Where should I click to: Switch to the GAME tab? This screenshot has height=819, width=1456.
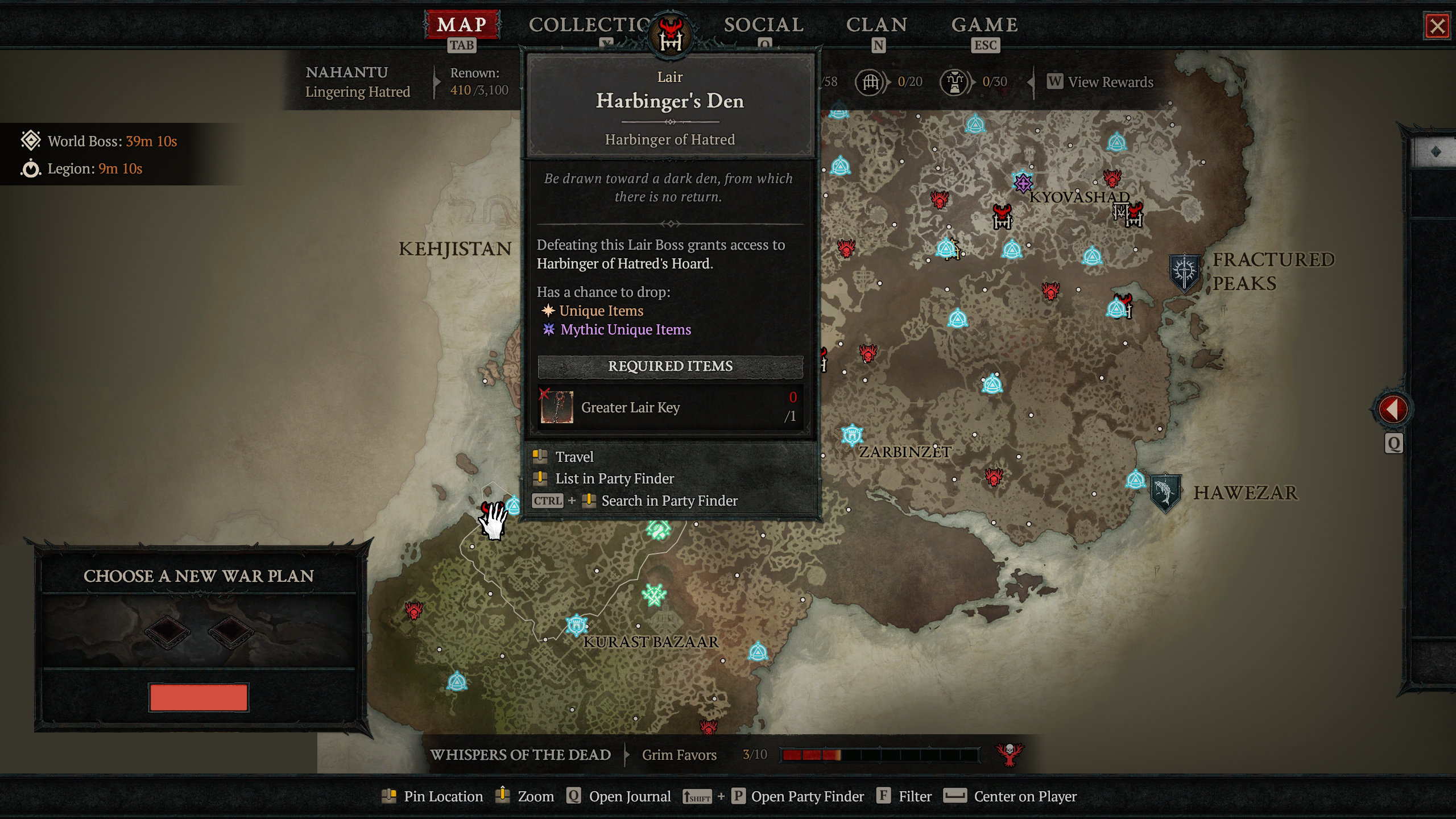(x=985, y=26)
